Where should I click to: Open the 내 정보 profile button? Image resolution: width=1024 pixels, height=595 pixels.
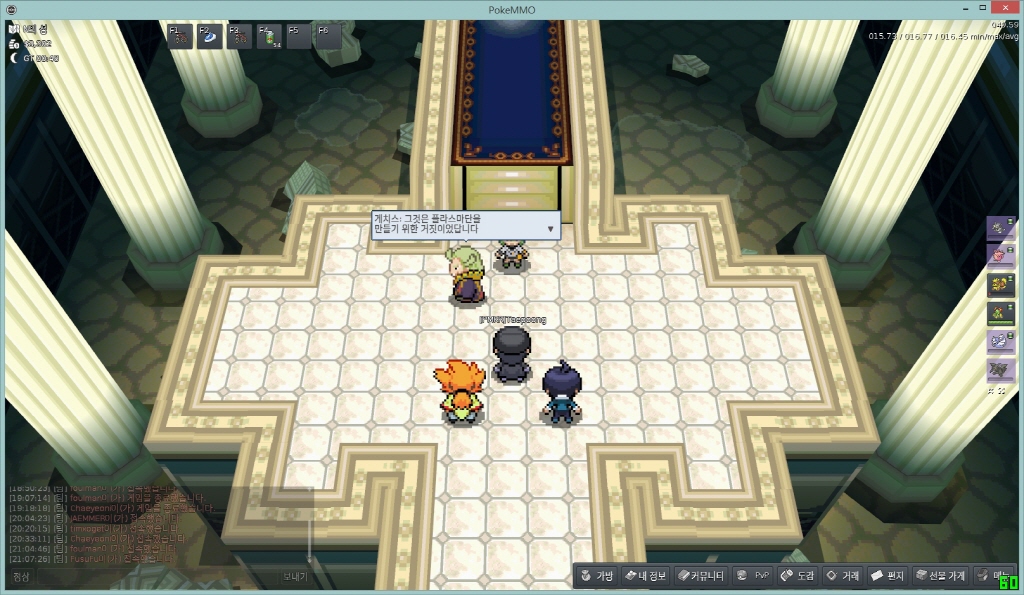pyautogui.click(x=645, y=576)
